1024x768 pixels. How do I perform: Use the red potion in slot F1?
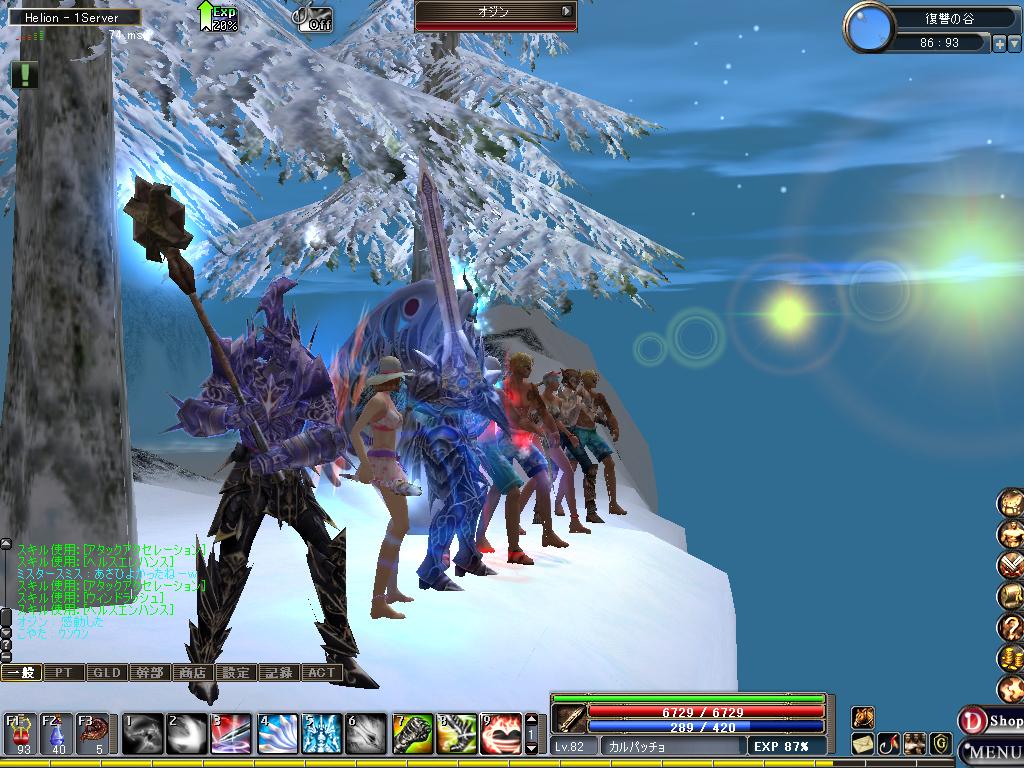coord(22,734)
